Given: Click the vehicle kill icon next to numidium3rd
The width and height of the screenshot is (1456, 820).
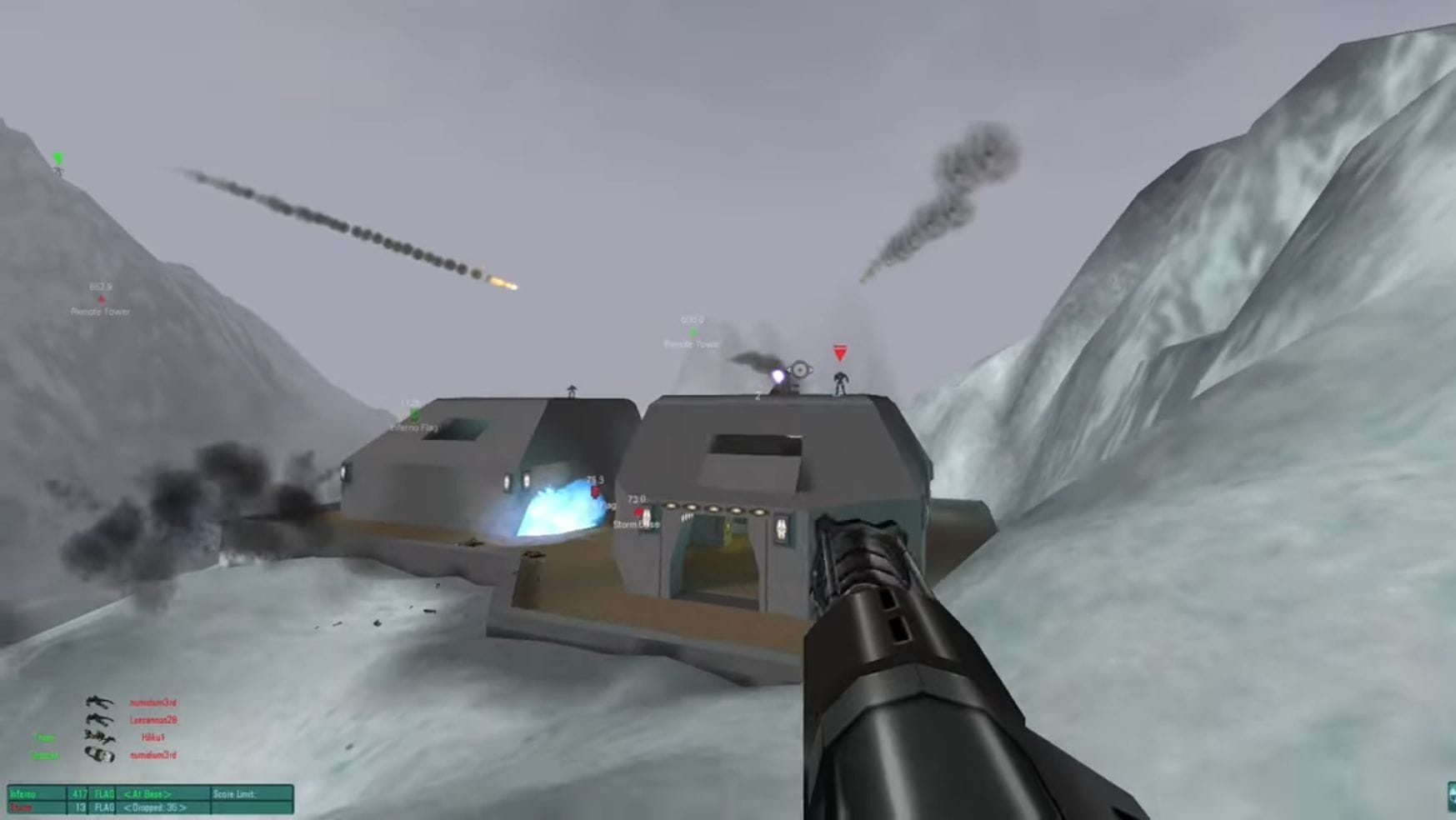Looking at the screenshot, I should click(98, 756).
